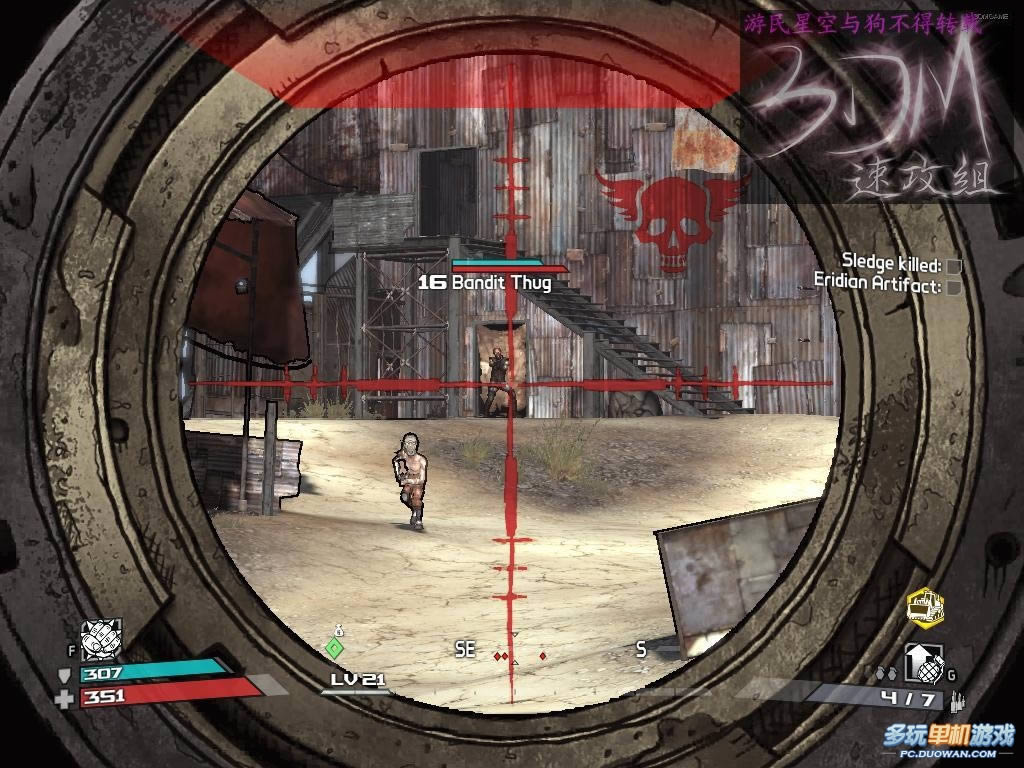Select the grenade mod icon
Screen dimensions: 1024x768
(x=922, y=662)
